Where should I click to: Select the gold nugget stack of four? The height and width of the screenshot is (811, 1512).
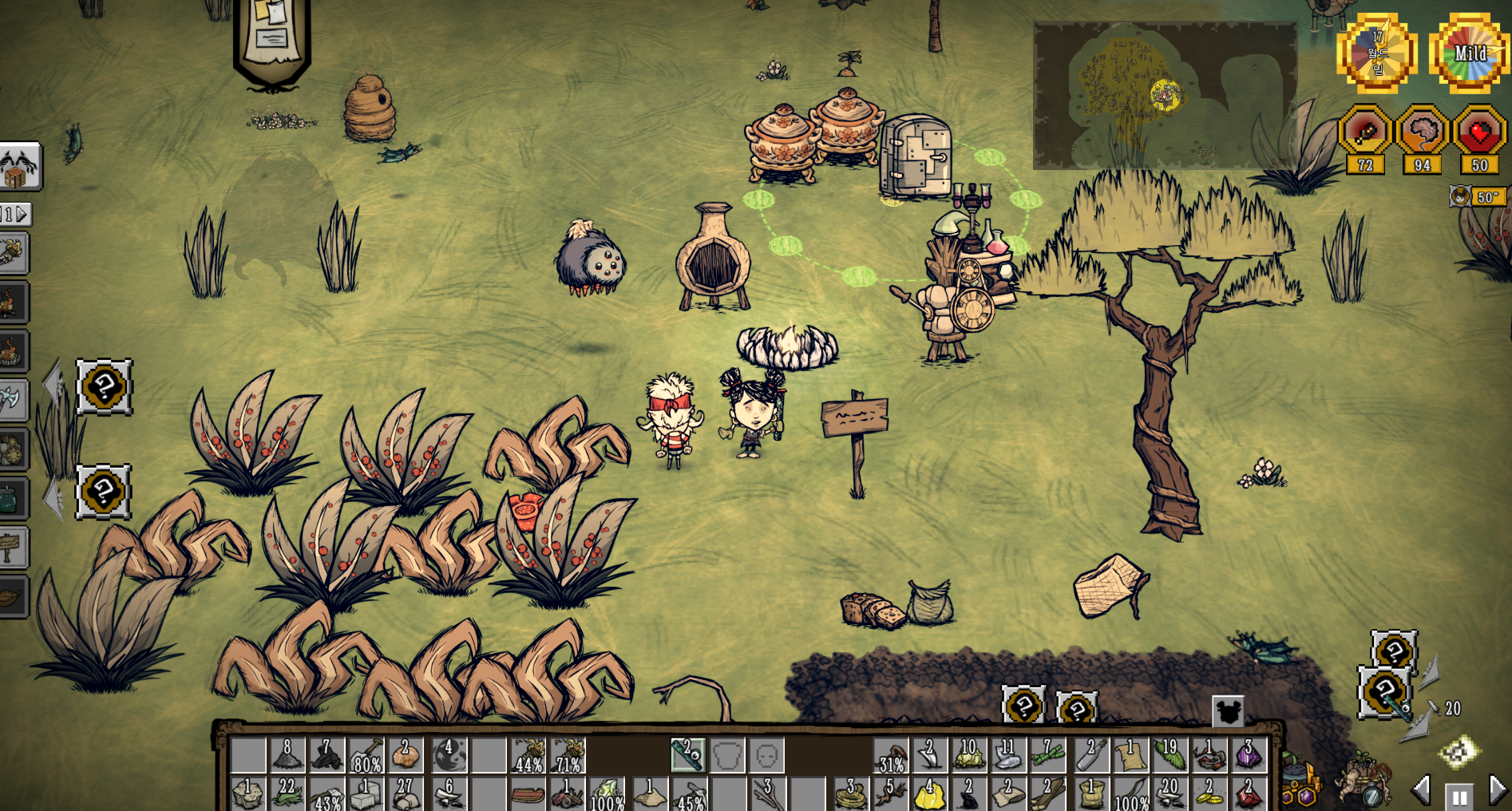(x=929, y=793)
